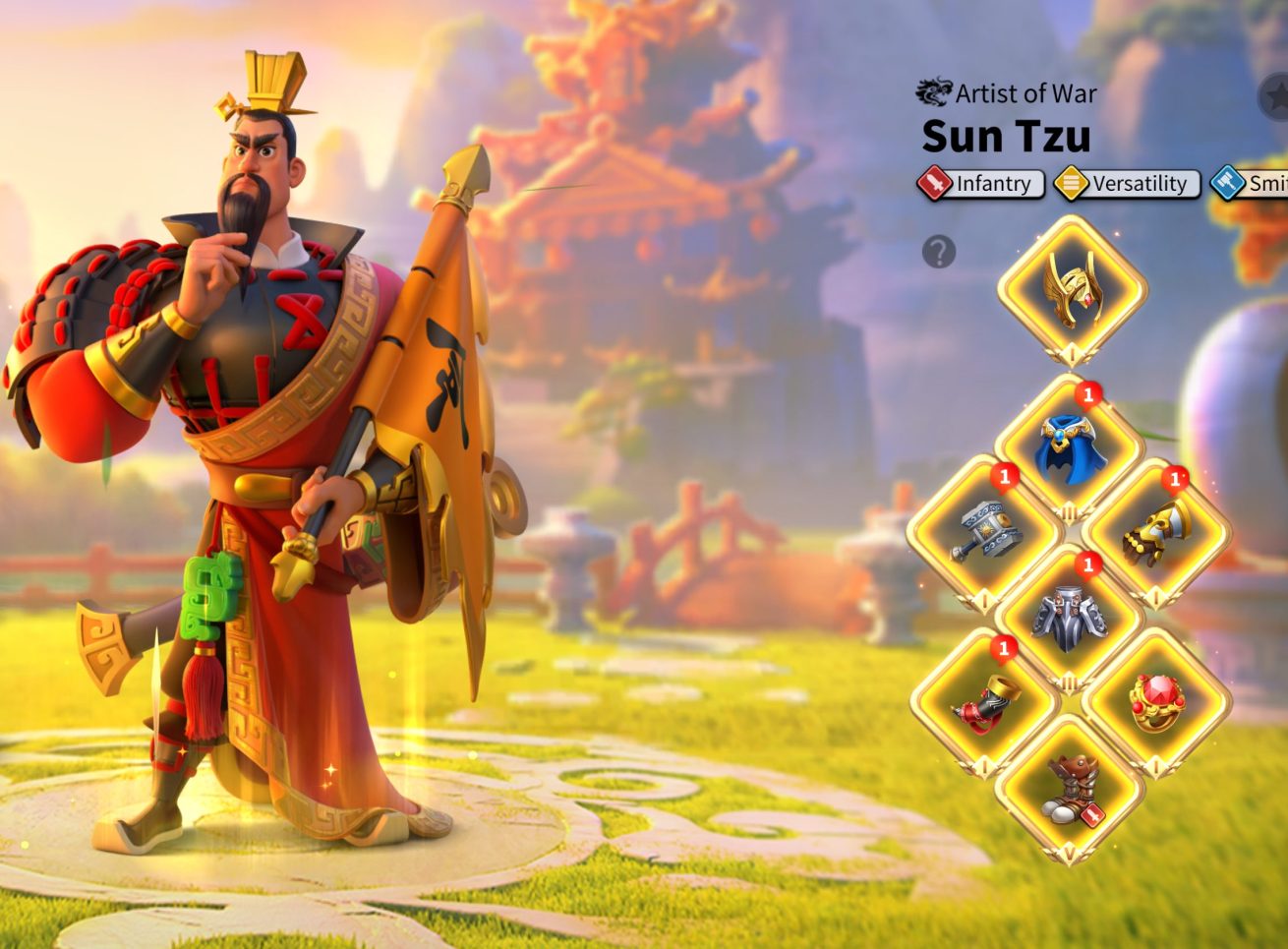Open the blue chest armor slot

(x=1069, y=448)
